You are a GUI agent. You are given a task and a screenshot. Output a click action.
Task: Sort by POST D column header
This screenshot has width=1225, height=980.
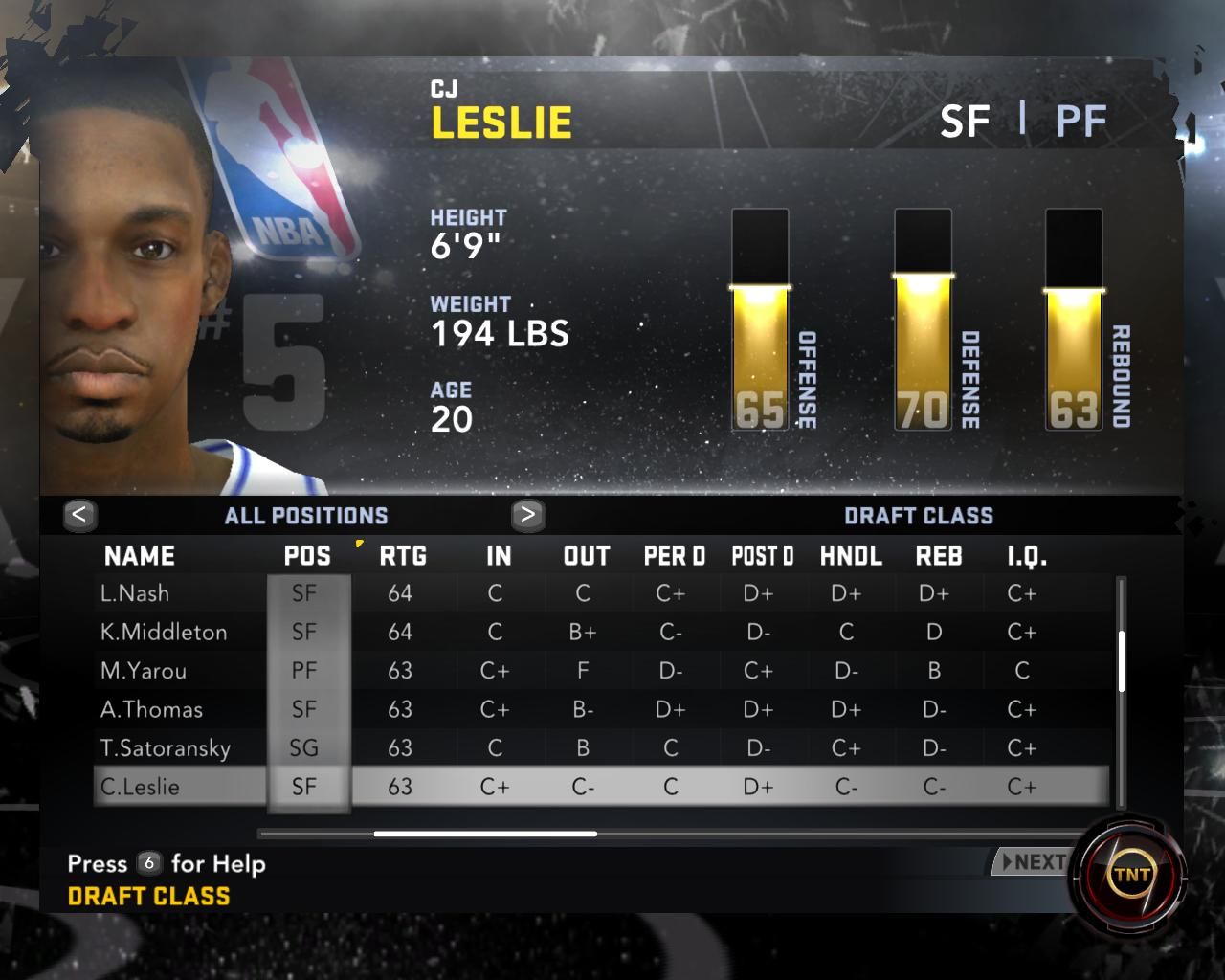[x=762, y=556]
